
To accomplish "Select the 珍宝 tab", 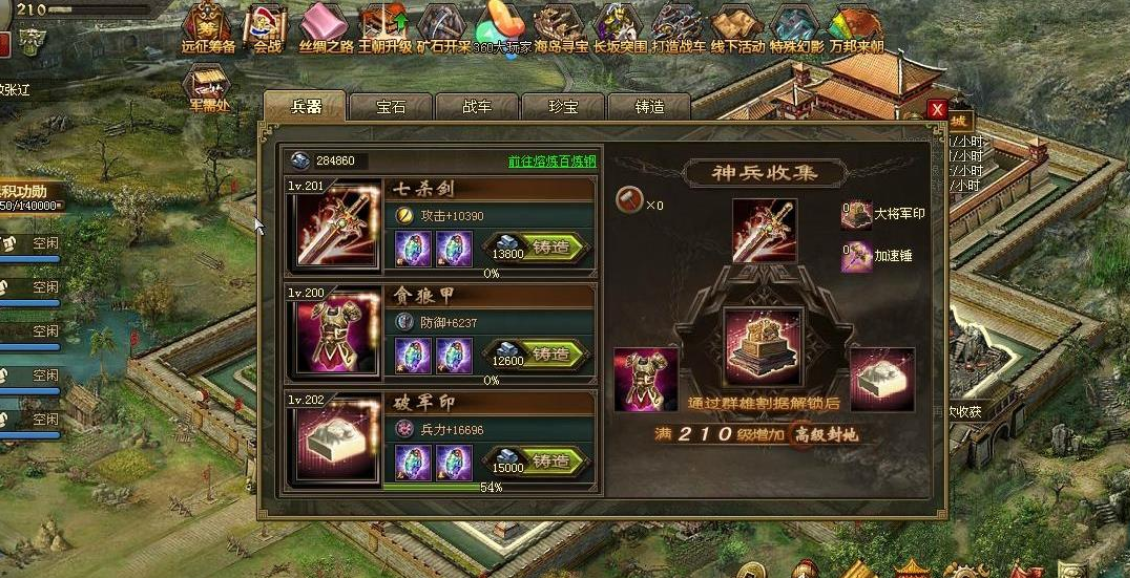I will [563, 107].
